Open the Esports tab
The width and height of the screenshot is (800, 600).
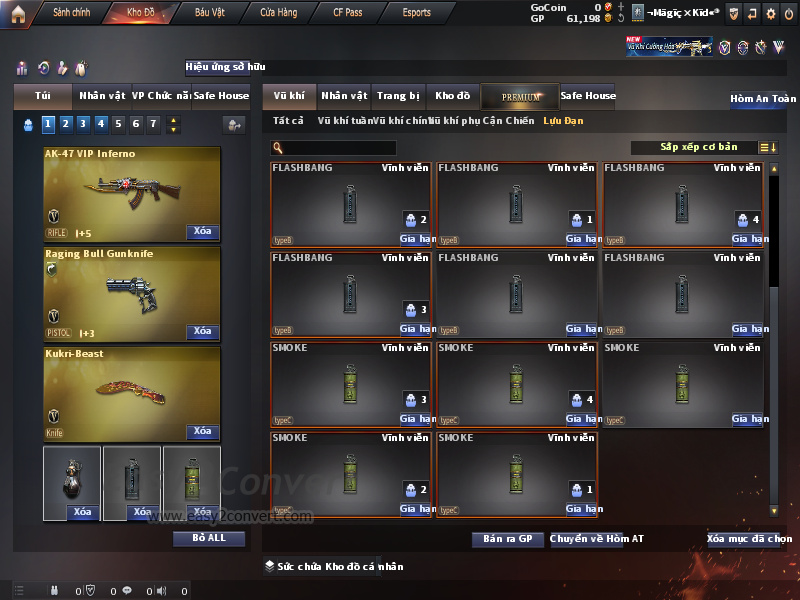pos(416,13)
